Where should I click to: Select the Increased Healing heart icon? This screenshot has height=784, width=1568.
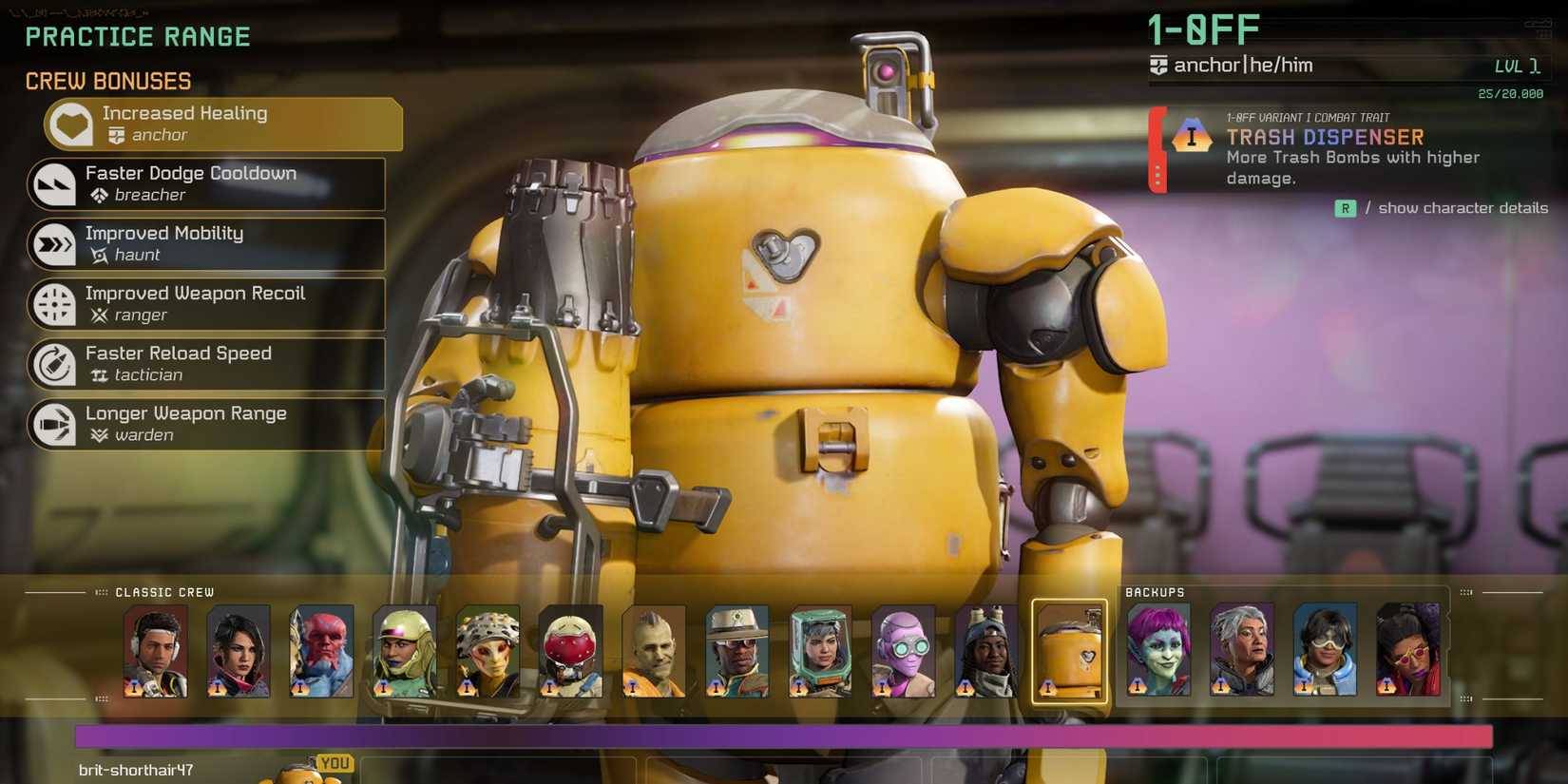(69, 124)
